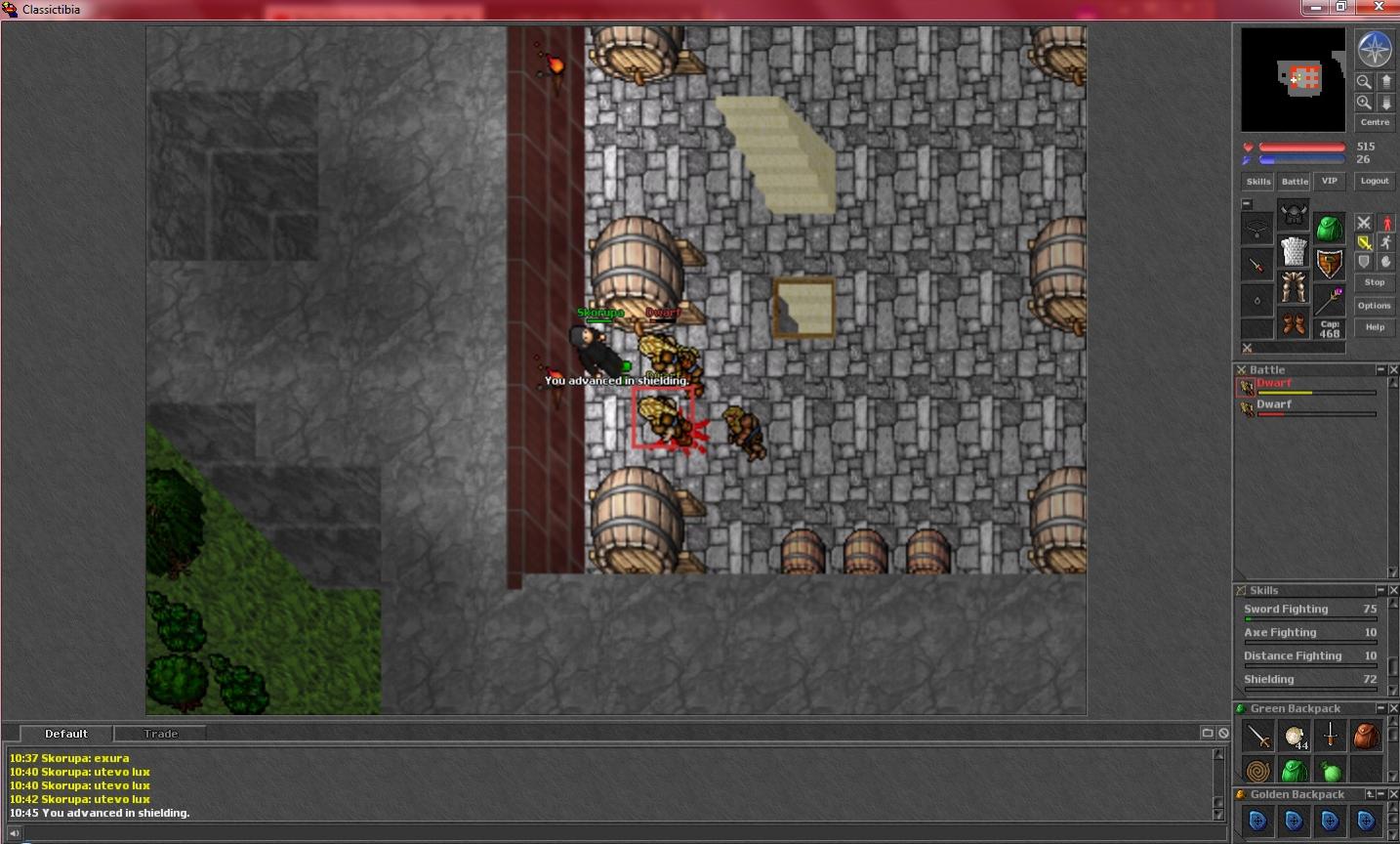Screen dimensions: 1400x844
Task: Switch to the Trade chat tab
Action: (x=161, y=734)
